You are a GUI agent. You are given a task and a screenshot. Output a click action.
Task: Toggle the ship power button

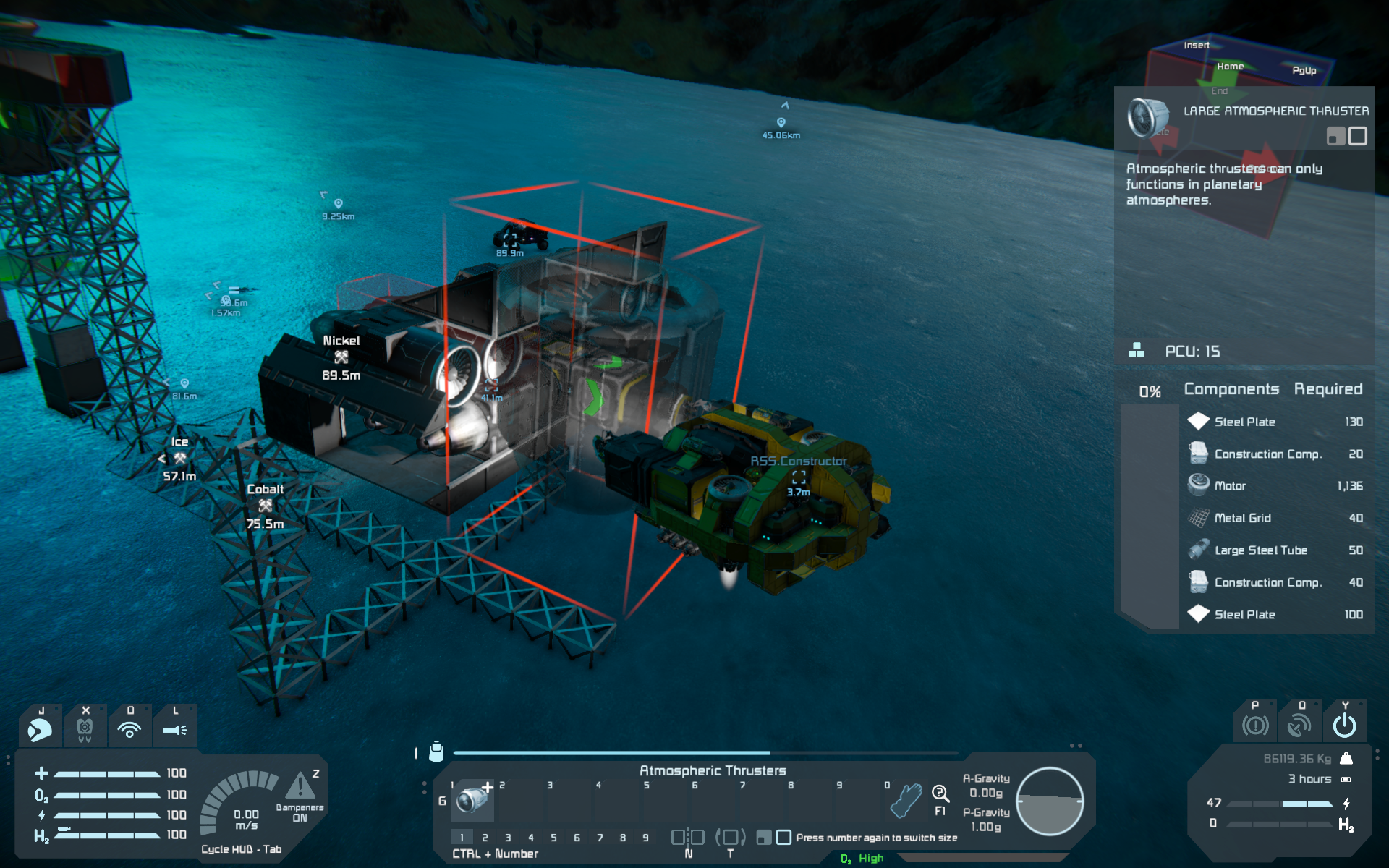coord(1345,725)
